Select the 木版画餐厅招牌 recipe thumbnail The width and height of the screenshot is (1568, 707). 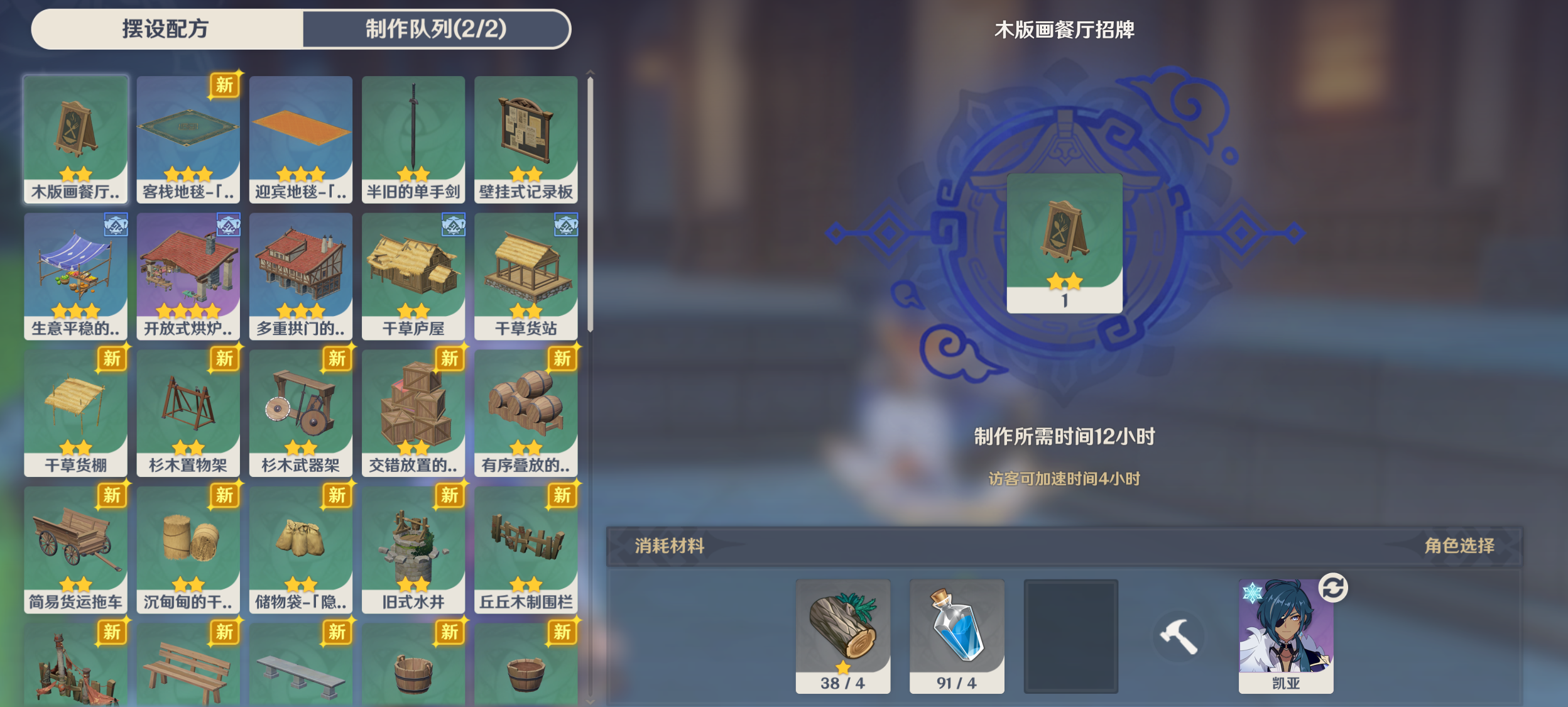75,138
